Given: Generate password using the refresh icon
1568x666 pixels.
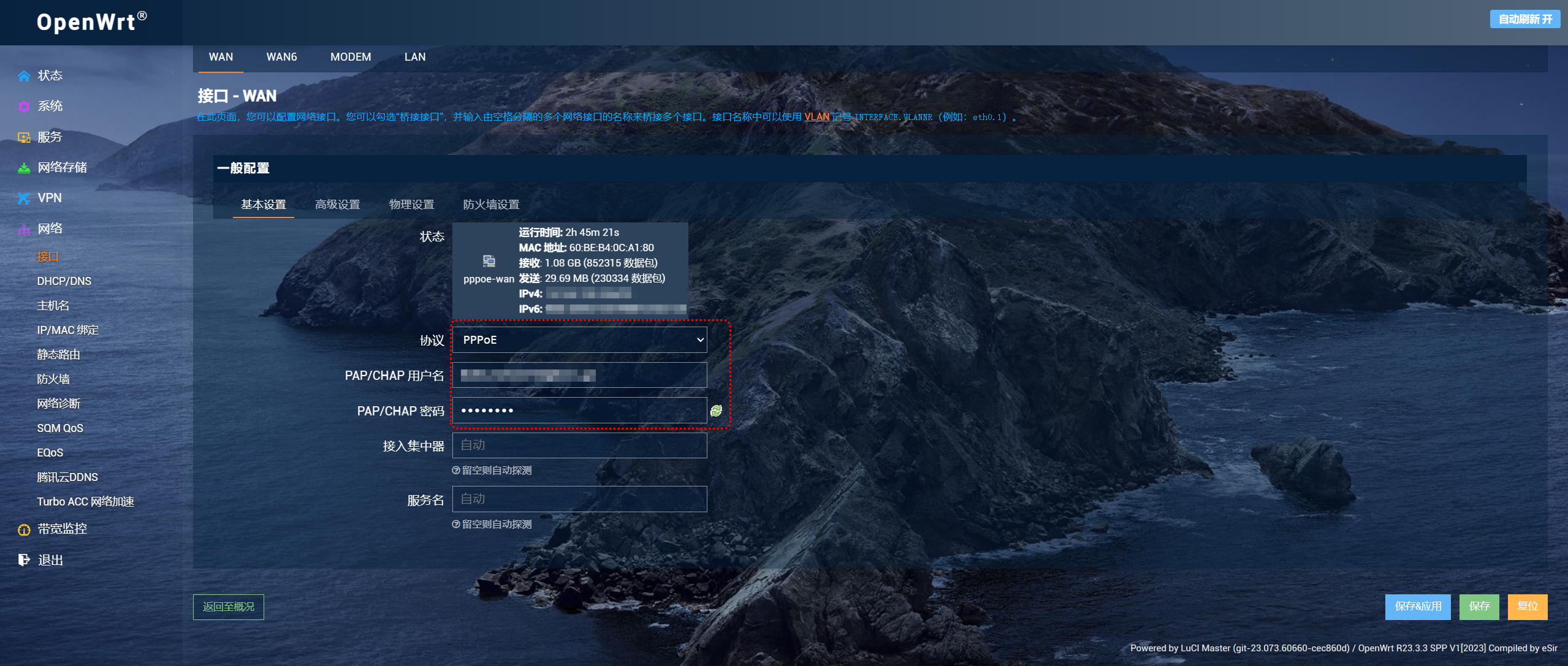Looking at the screenshot, I should pyautogui.click(x=715, y=411).
